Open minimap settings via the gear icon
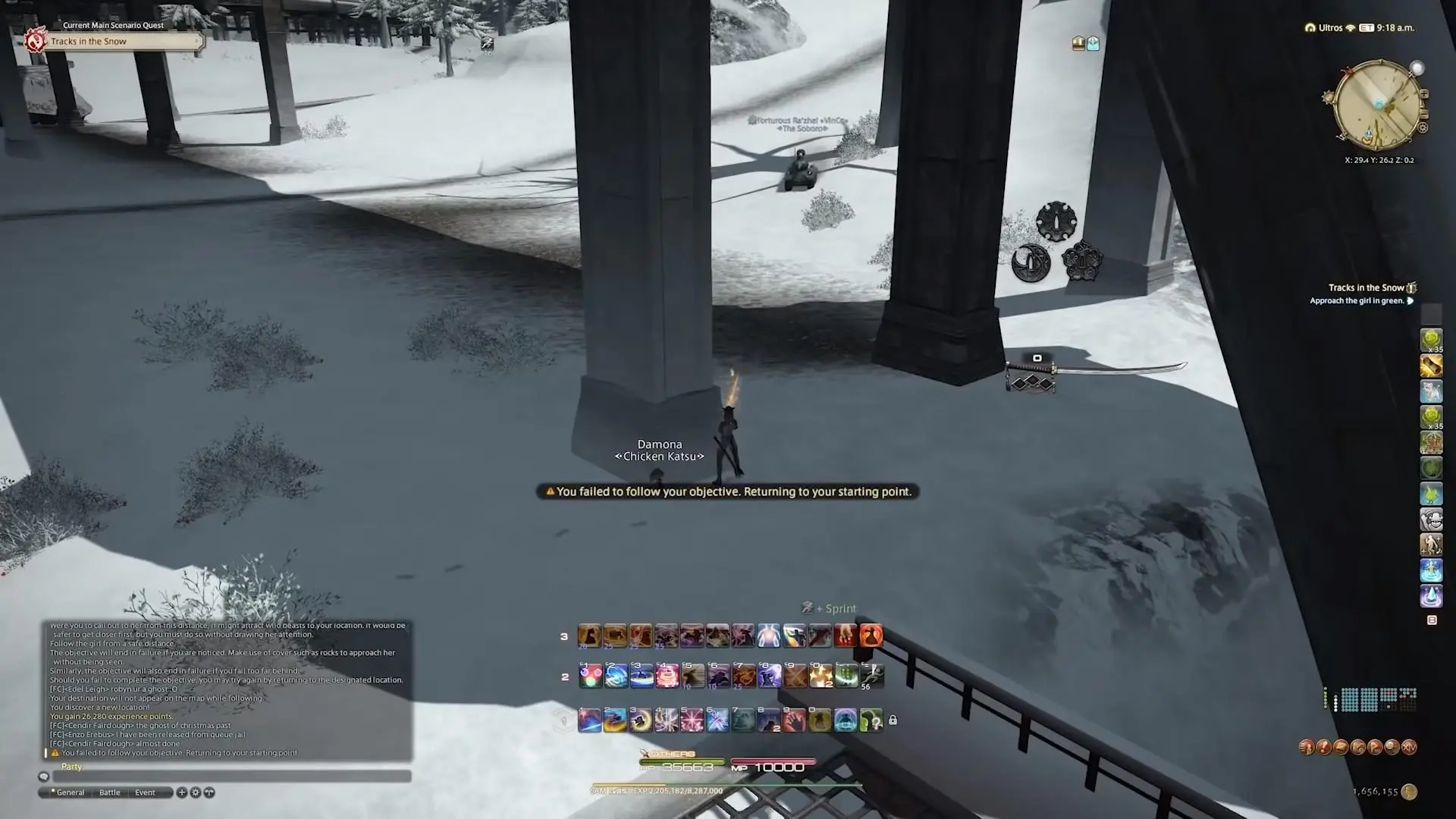The image size is (1456, 819). (x=1423, y=128)
